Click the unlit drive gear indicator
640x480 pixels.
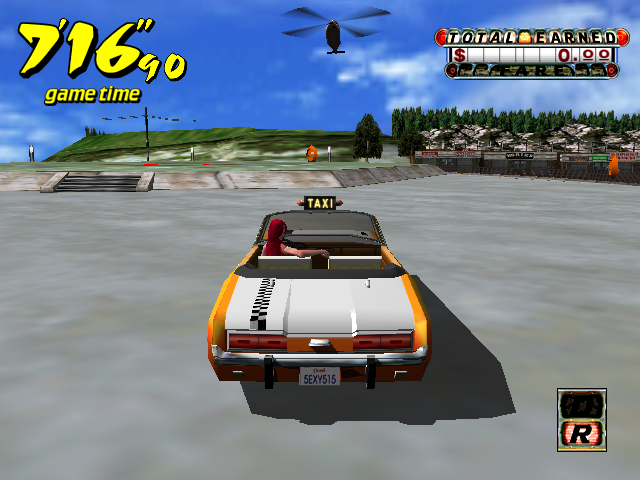tap(581, 404)
